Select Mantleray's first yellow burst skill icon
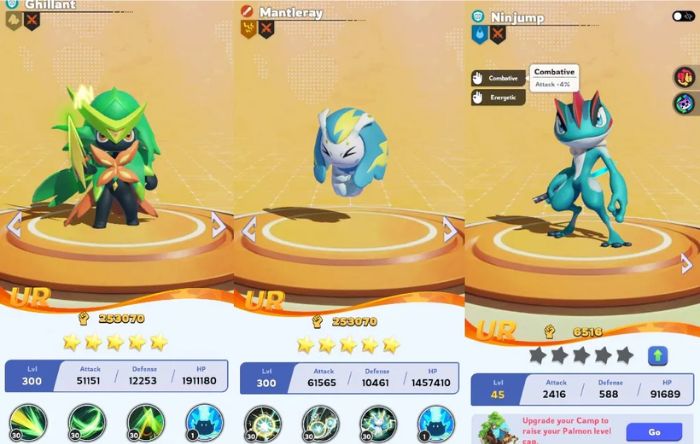The image size is (700, 444). tap(262, 424)
